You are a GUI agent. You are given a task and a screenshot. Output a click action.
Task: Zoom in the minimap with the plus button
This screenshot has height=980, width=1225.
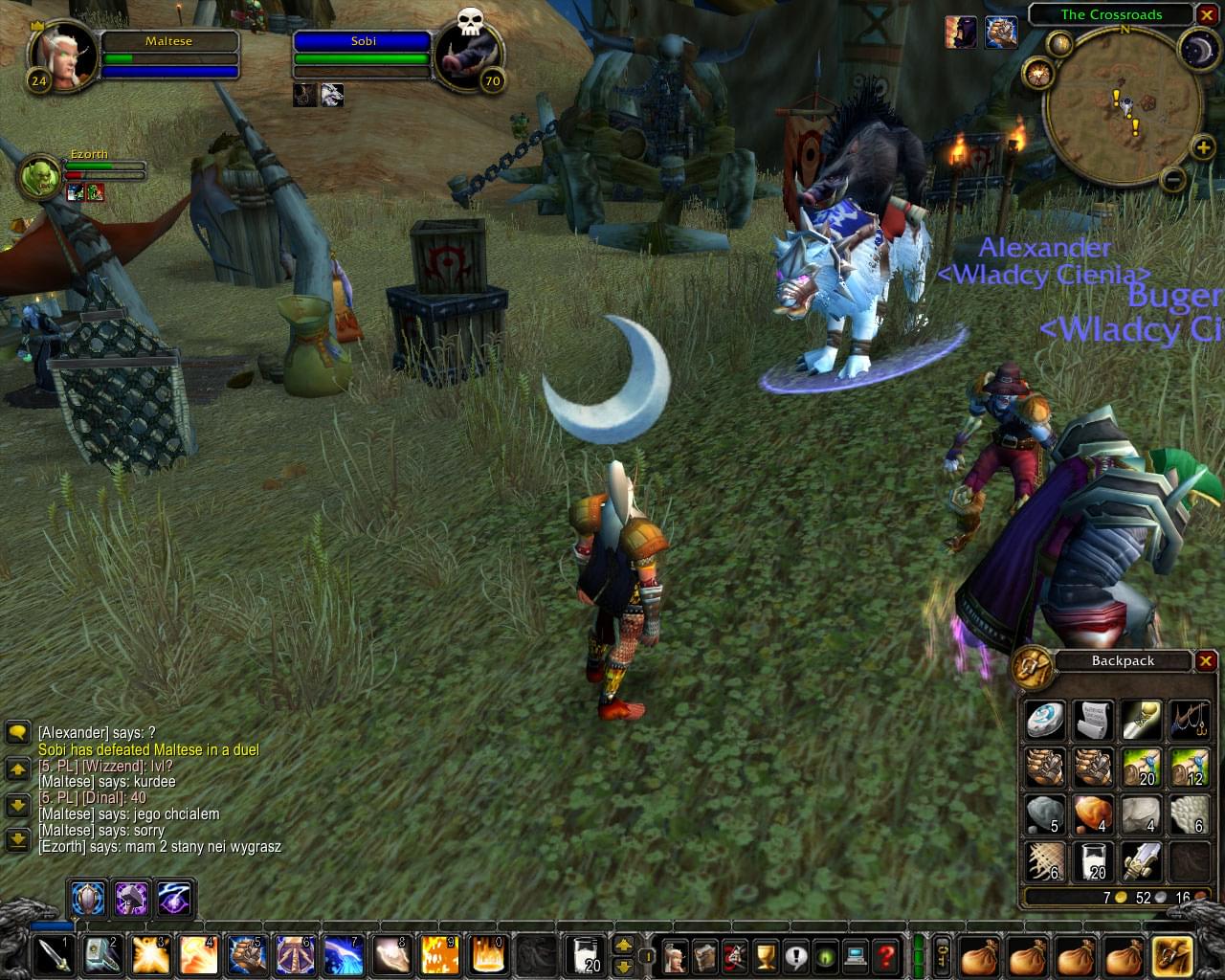1203,147
